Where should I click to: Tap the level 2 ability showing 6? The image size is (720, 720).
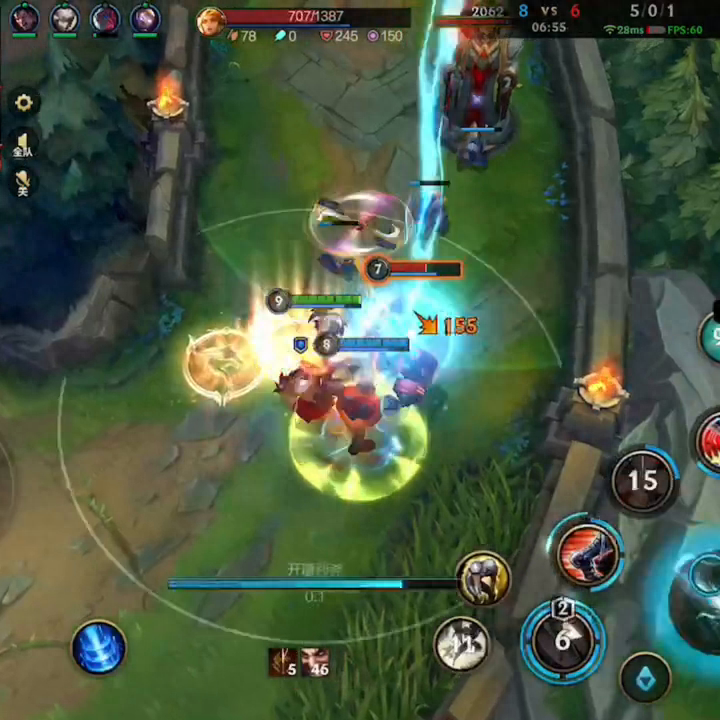(562, 640)
